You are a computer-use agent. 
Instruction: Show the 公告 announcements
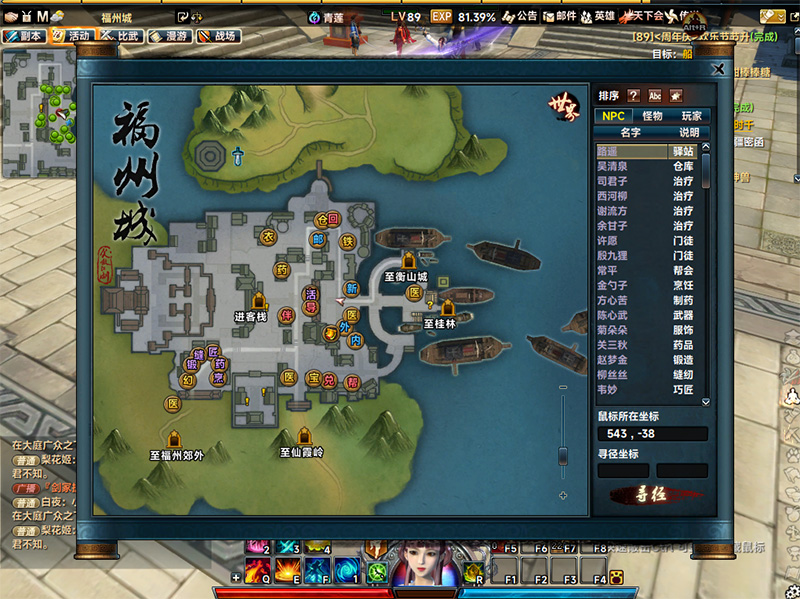point(519,17)
